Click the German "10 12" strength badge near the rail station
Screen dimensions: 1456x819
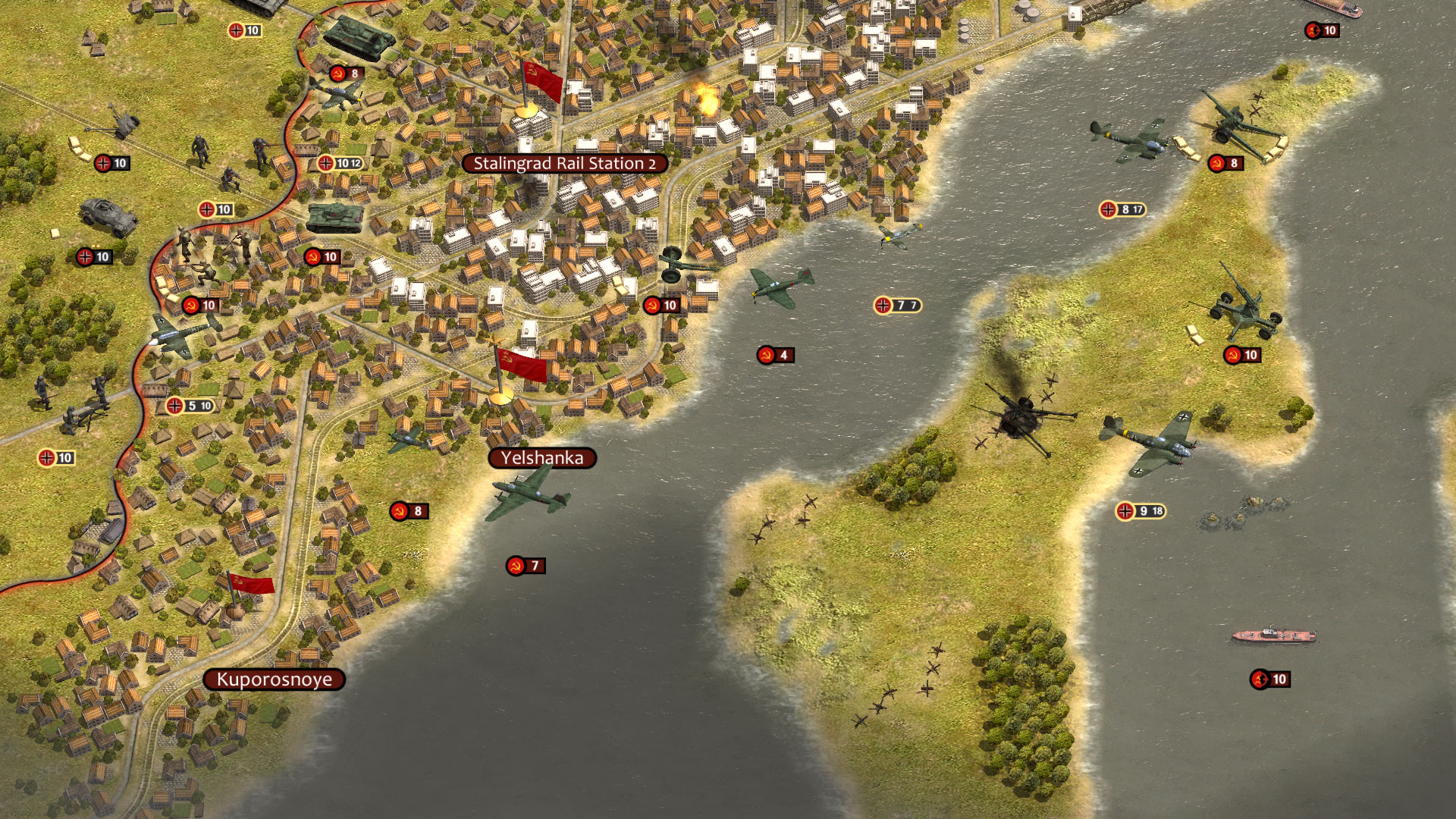(340, 163)
